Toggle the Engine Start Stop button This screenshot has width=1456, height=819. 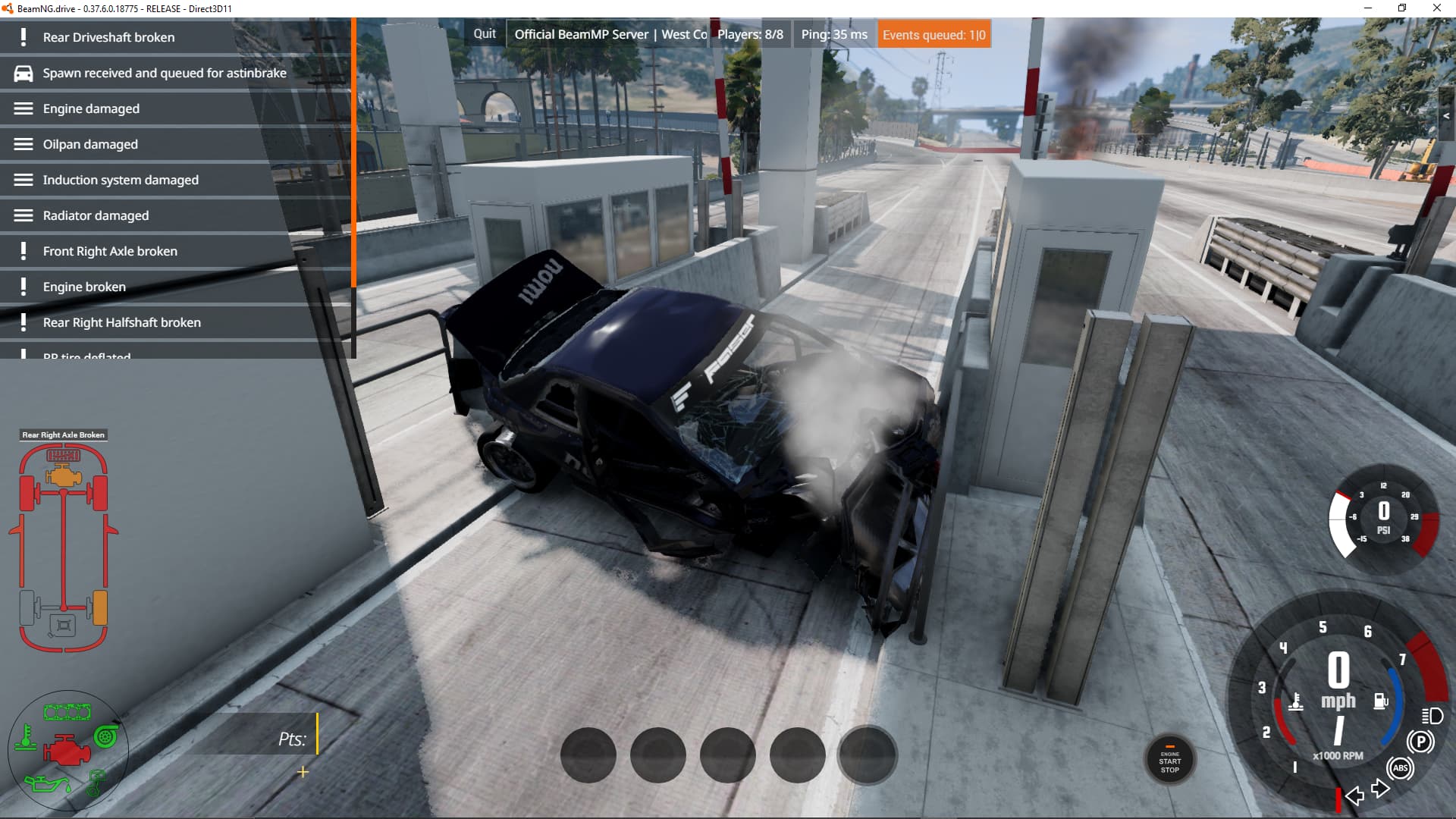[x=1169, y=761]
